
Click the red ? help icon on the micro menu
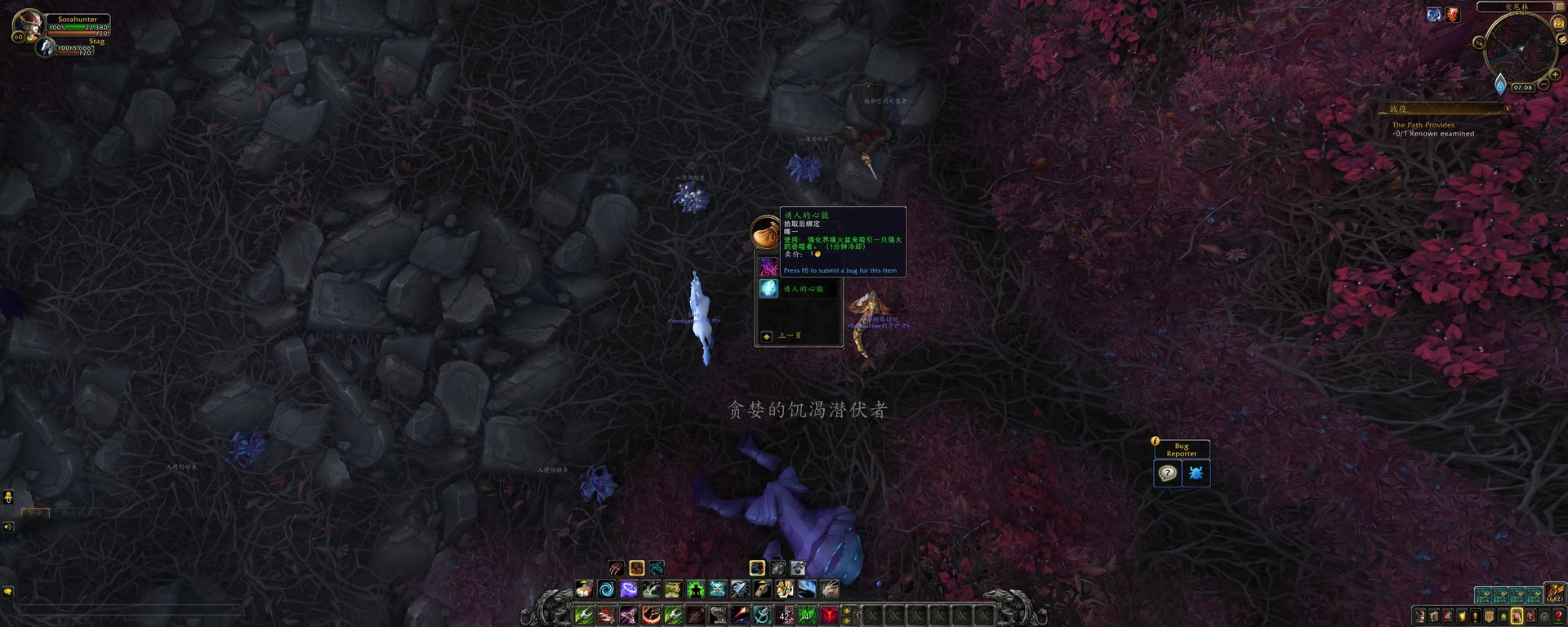click(x=1557, y=616)
